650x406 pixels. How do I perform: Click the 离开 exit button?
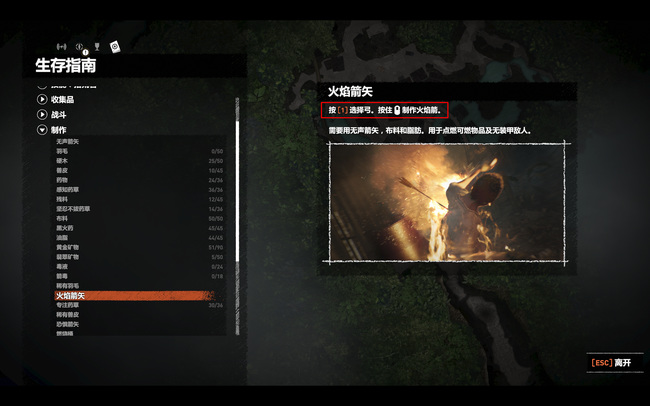611,362
